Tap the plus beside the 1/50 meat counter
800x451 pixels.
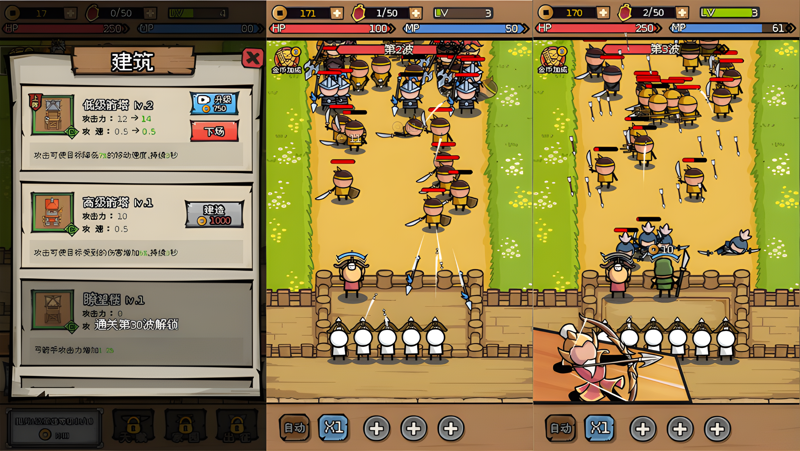pos(416,13)
